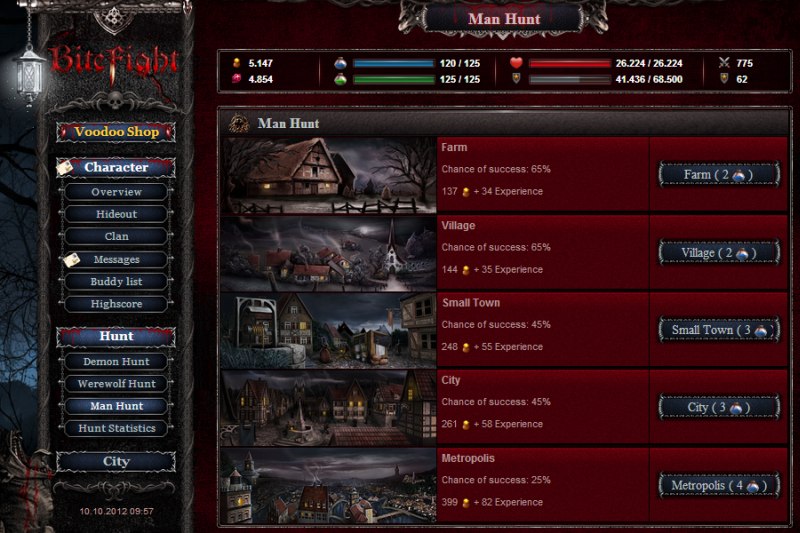
Task: Launch a Small Town hunt
Action: click(718, 330)
